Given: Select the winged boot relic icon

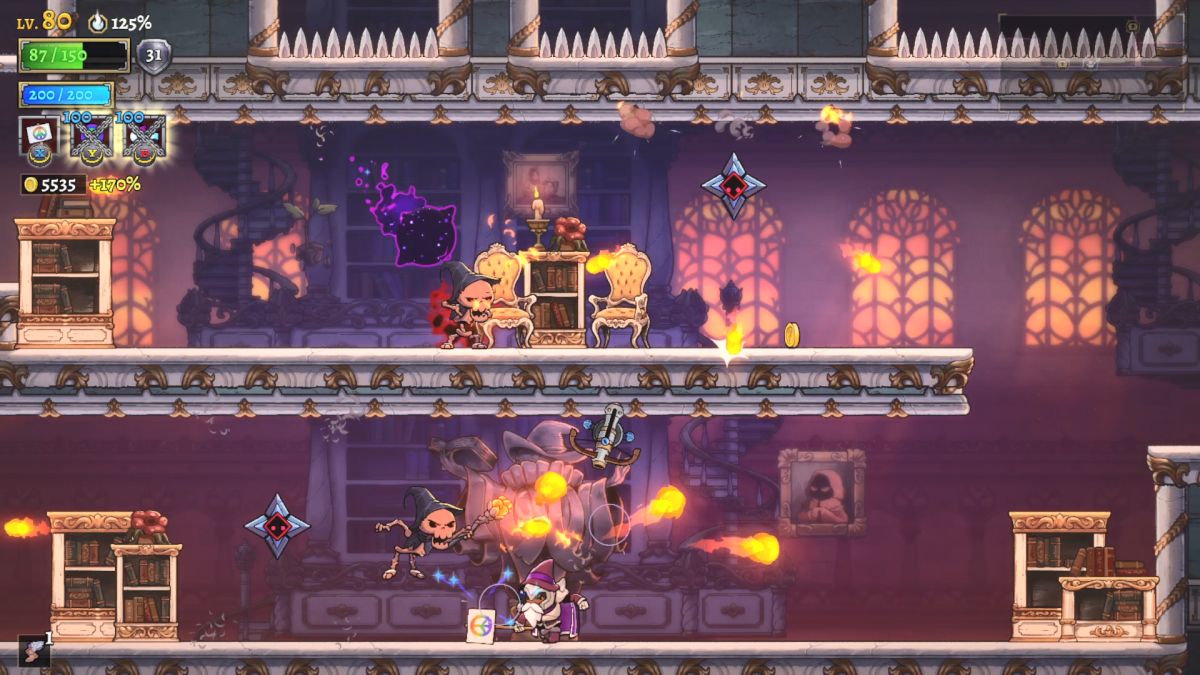Looking at the screenshot, I should [33, 650].
